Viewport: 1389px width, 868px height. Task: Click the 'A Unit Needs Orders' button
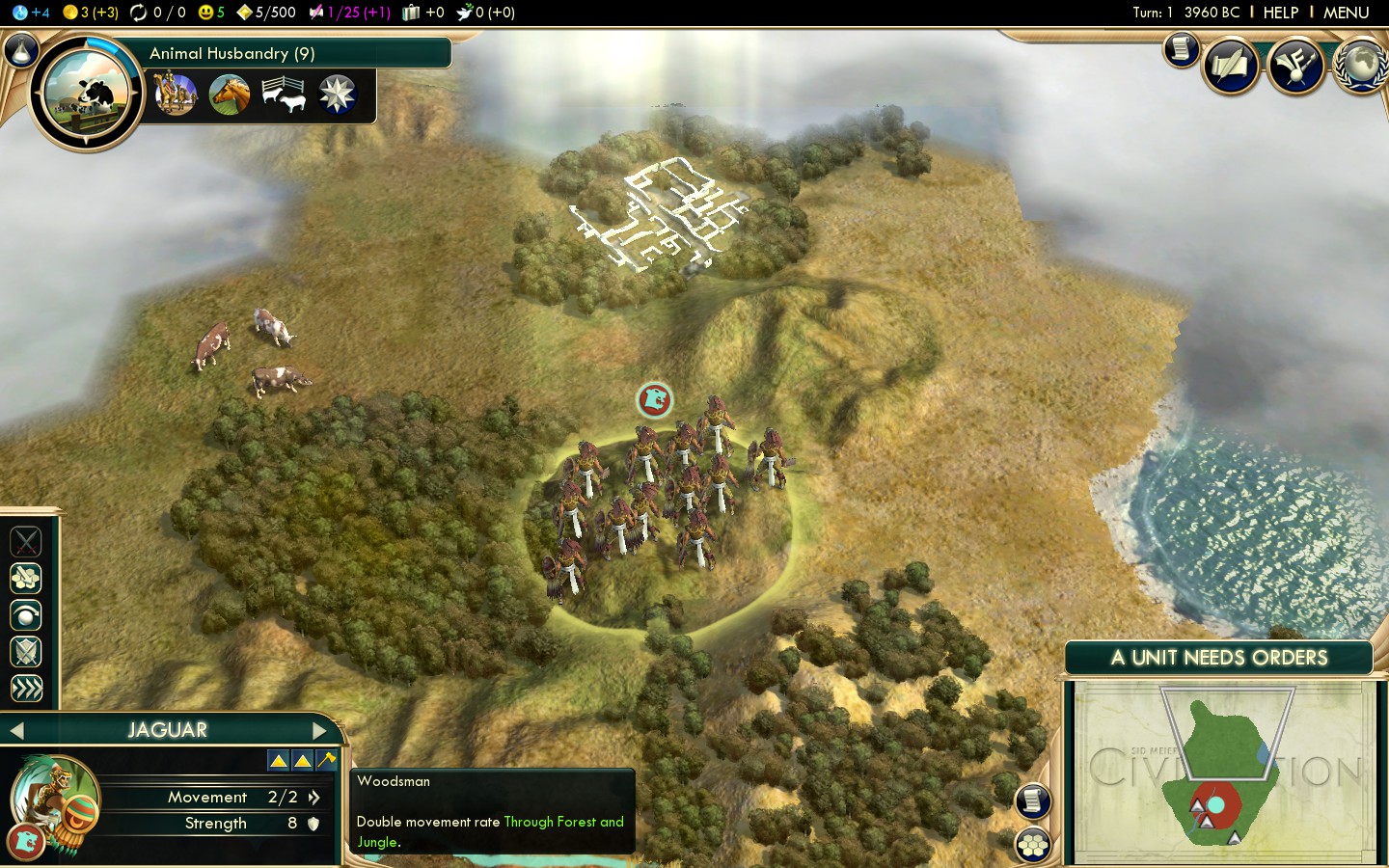(x=1218, y=658)
